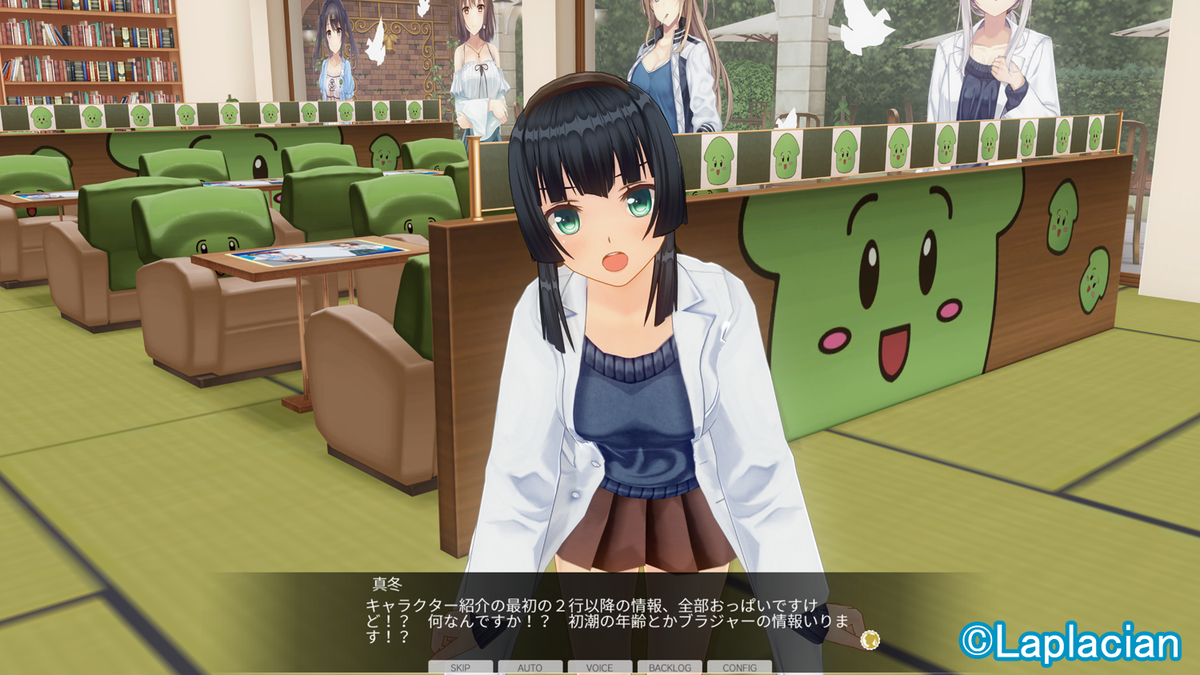Image resolution: width=1200 pixels, height=675 pixels.
Task: Open the CONFIG settings
Action: point(739,667)
